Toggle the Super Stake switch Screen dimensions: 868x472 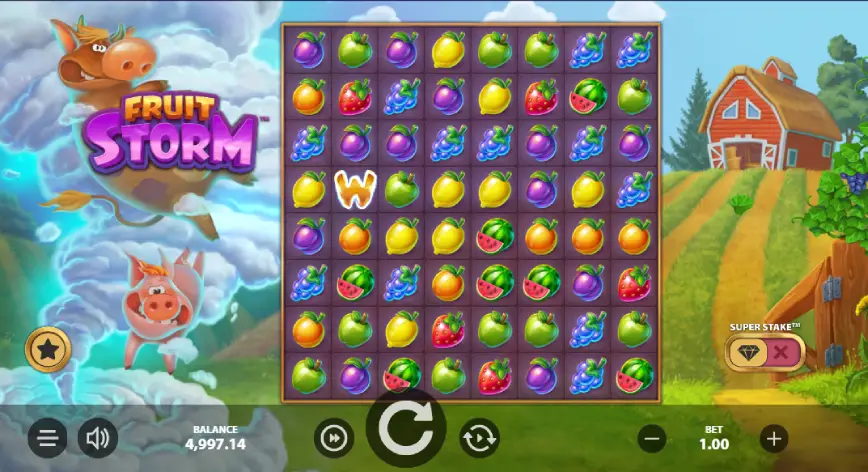pyautogui.click(x=766, y=351)
